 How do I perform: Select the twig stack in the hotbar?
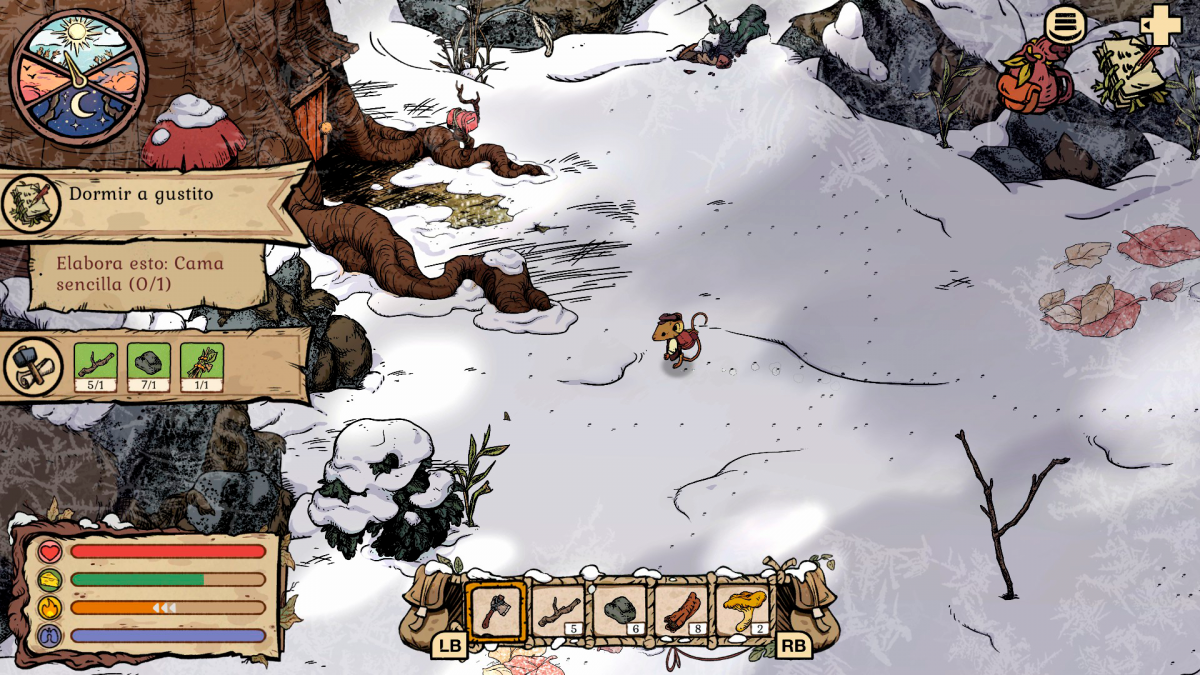point(558,610)
